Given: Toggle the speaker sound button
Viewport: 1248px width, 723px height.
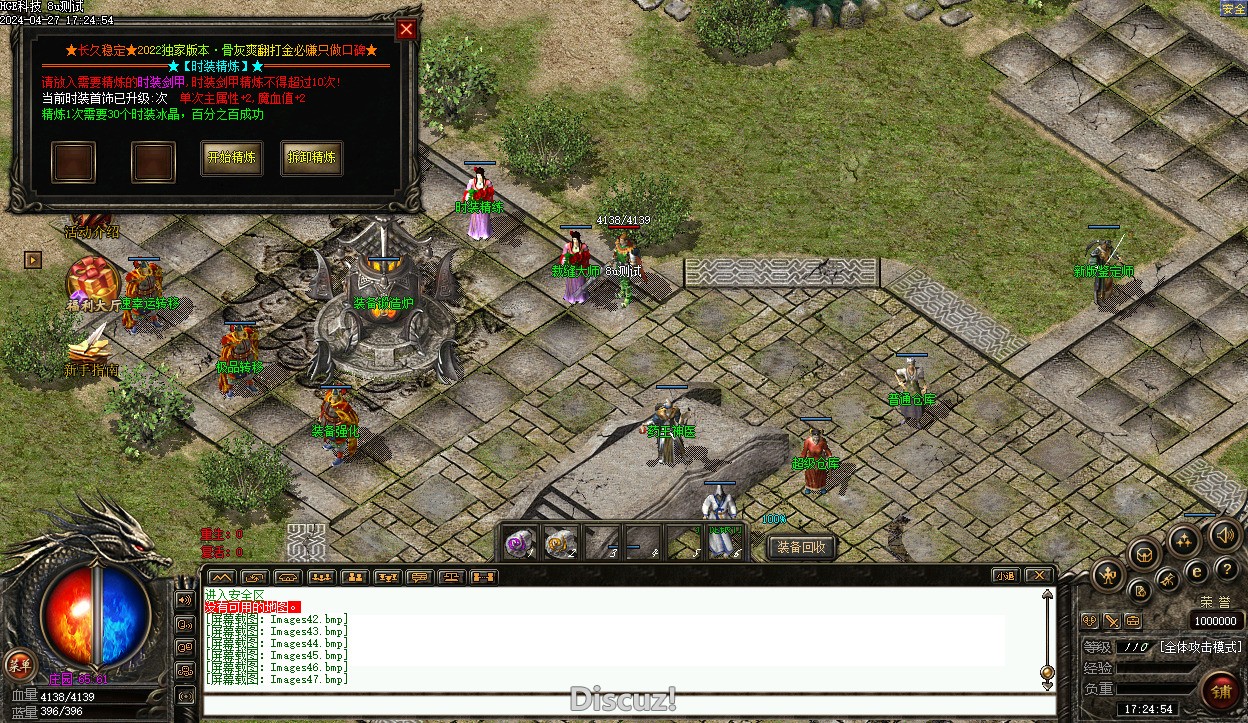Looking at the screenshot, I should 1225,535.
